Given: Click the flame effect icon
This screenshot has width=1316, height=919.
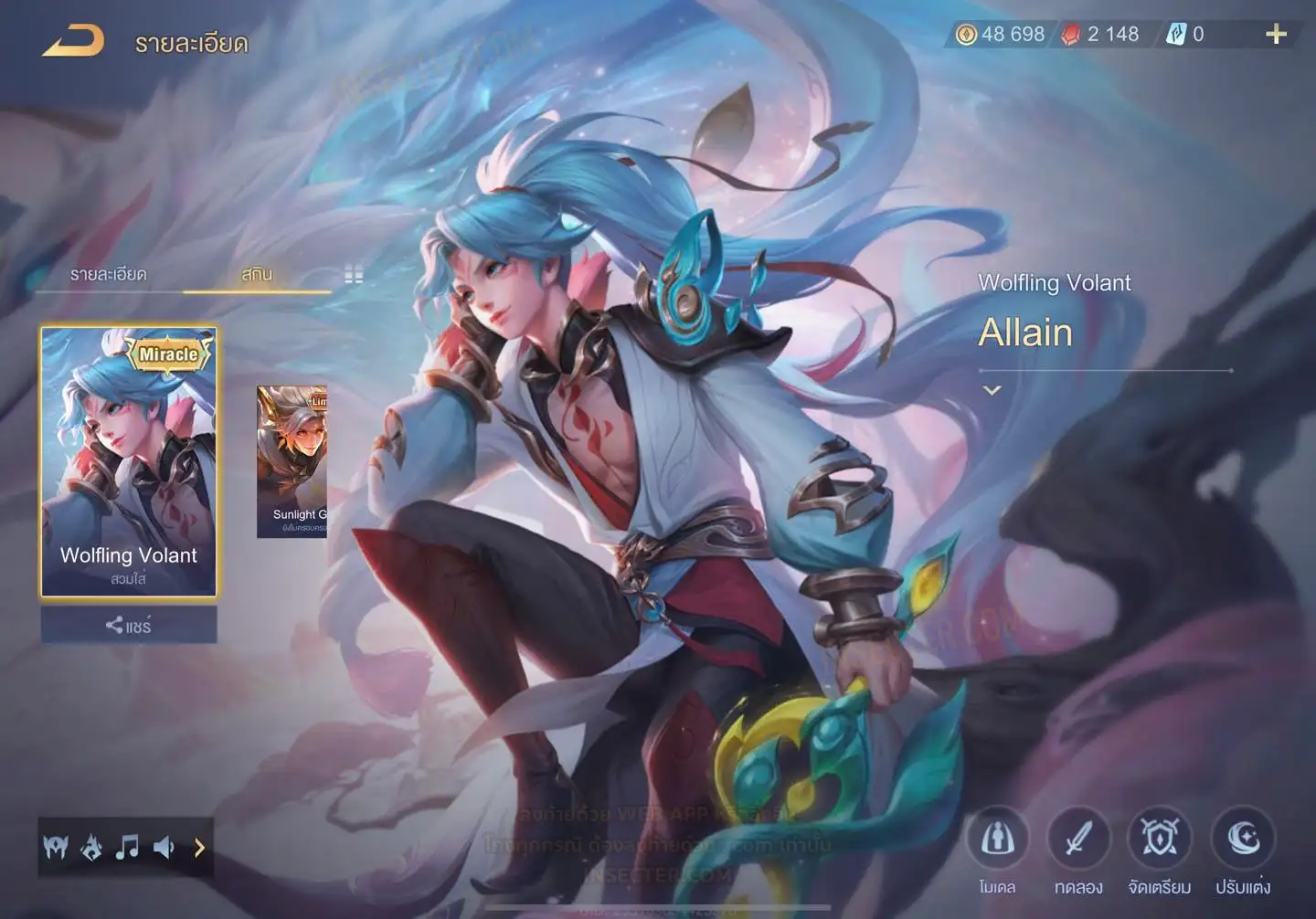Looking at the screenshot, I should click(91, 848).
